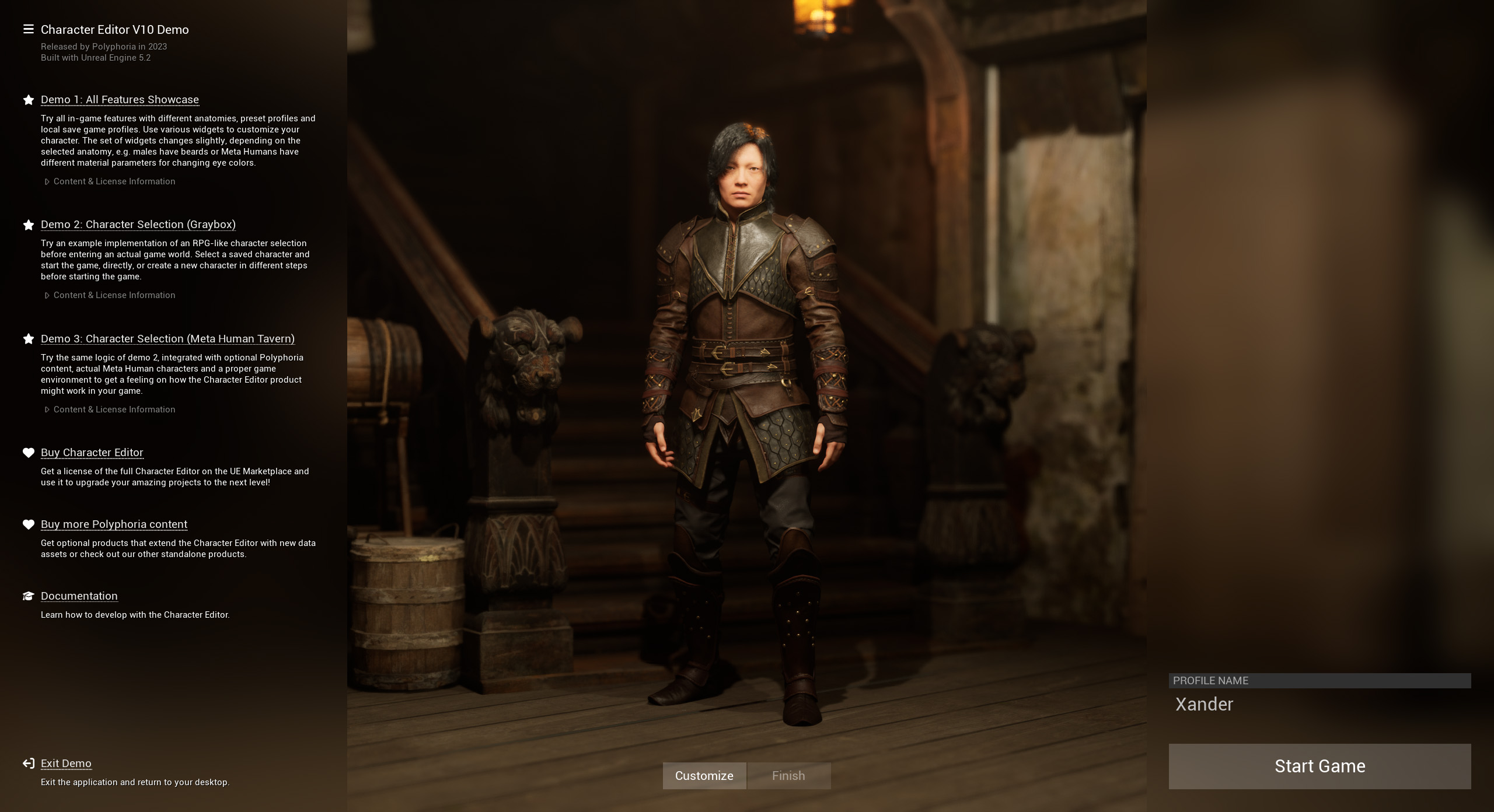Open the Buy Character Editor link
The height and width of the screenshot is (812, 1494).
tap(92, 452)
